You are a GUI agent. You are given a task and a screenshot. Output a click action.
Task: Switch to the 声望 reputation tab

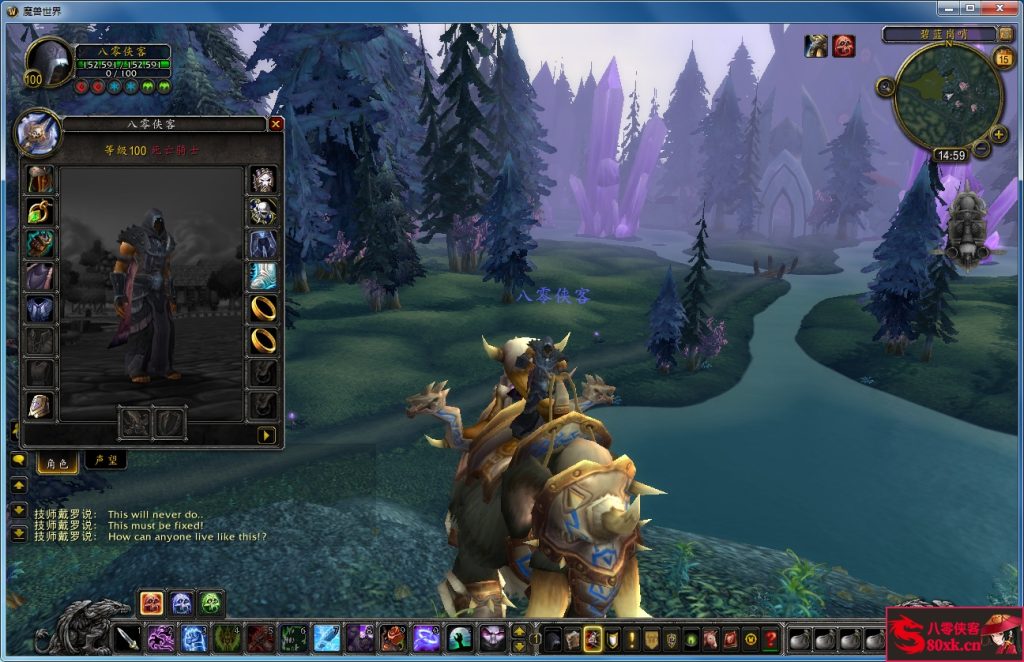point(105,461)
